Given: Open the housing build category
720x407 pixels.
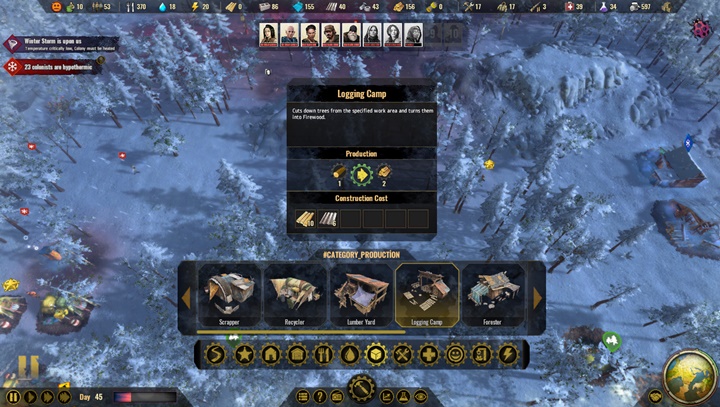Looking at the screenshot, I should pyautogui.click(x=270, y=354).
